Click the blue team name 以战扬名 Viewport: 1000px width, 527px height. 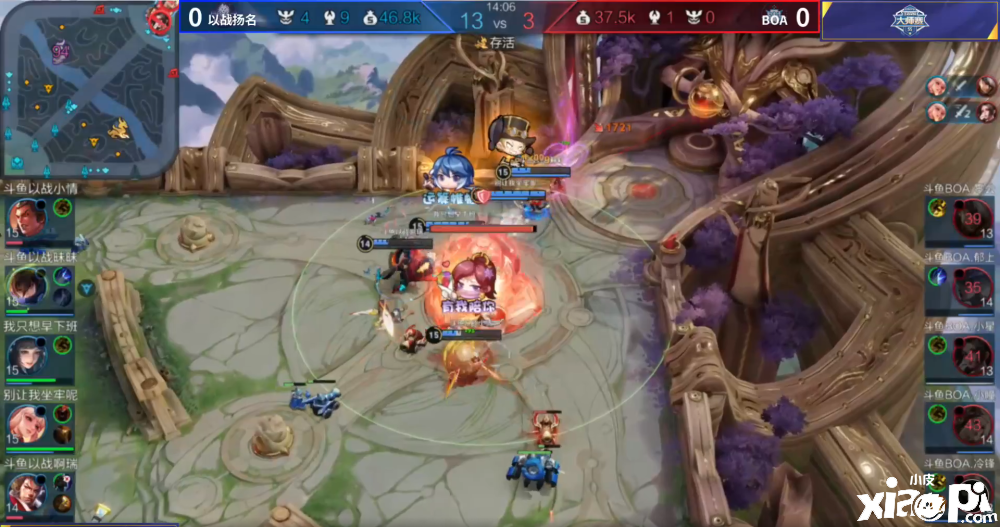(233, 17)
